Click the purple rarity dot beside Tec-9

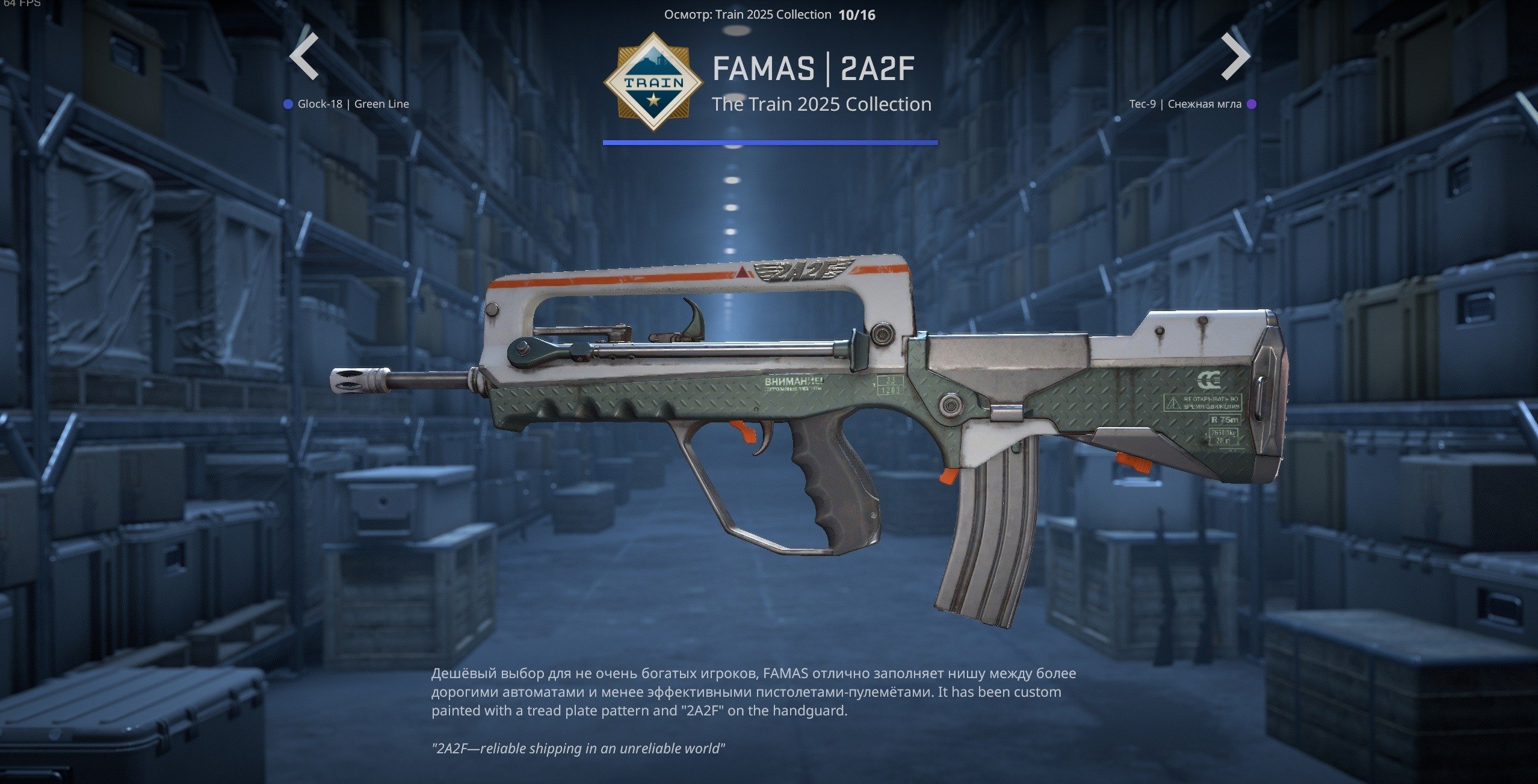(x=1252, y=103)
